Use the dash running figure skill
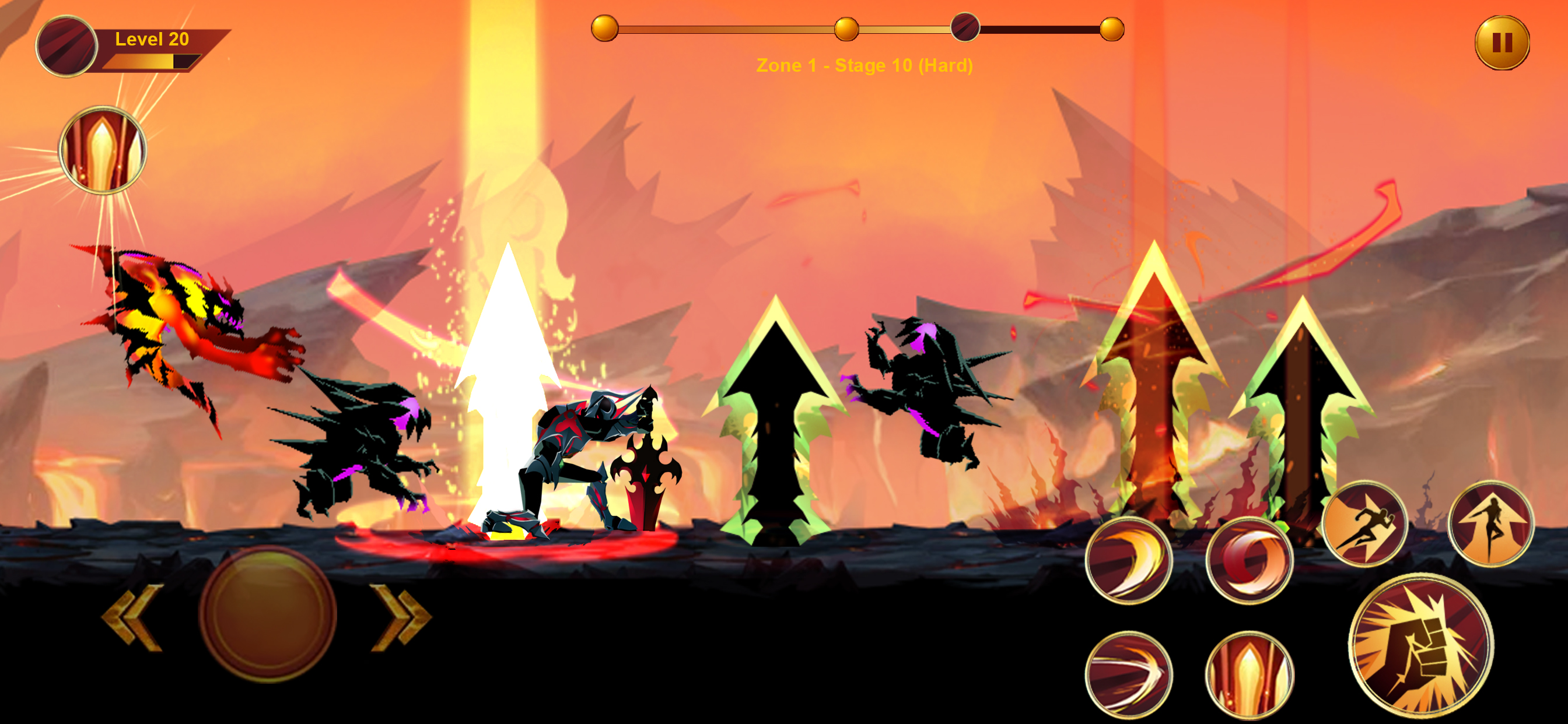Image resolution: width=1568 pixels, height=724 pixels. [x=1364, y=523]
